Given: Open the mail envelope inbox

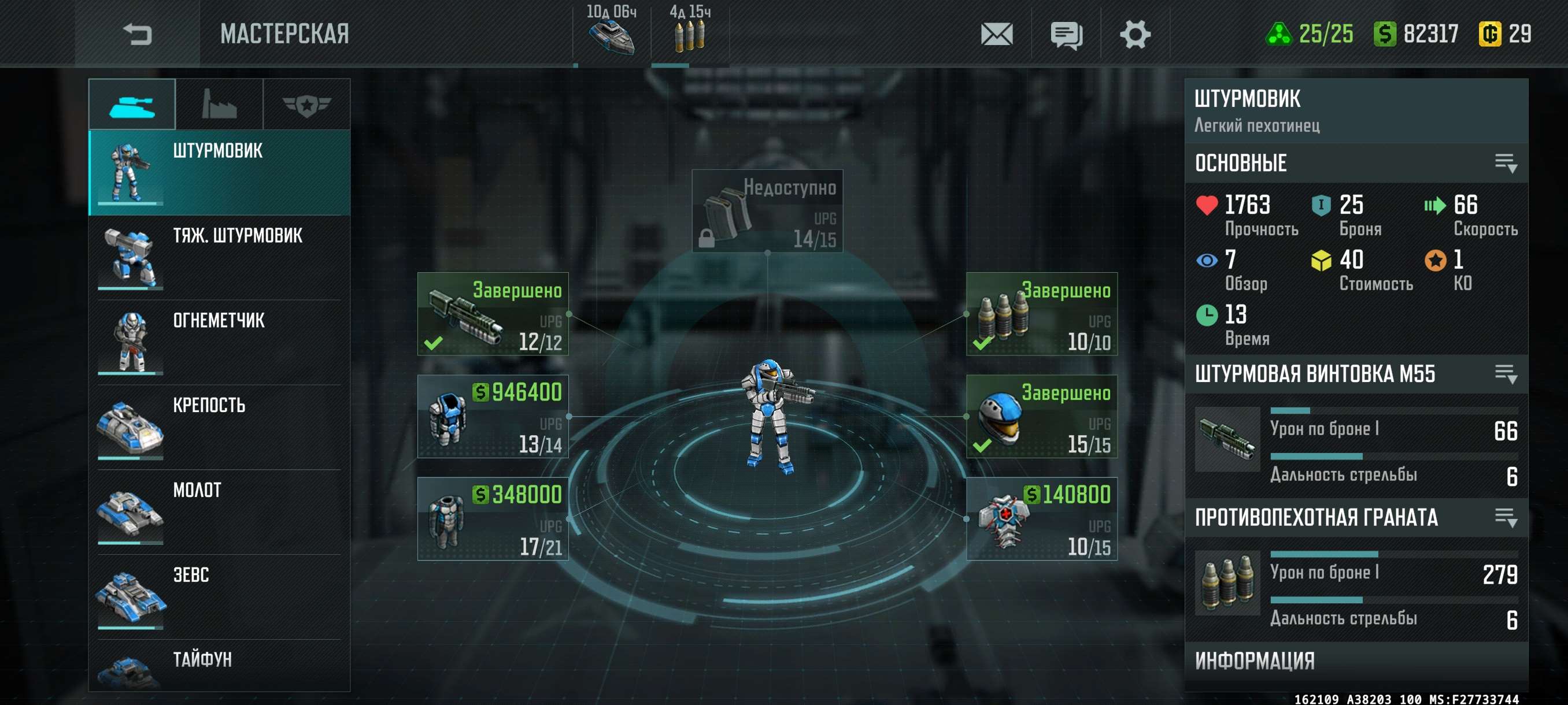Looking at the screenshot, I should [x=996, y=34].
